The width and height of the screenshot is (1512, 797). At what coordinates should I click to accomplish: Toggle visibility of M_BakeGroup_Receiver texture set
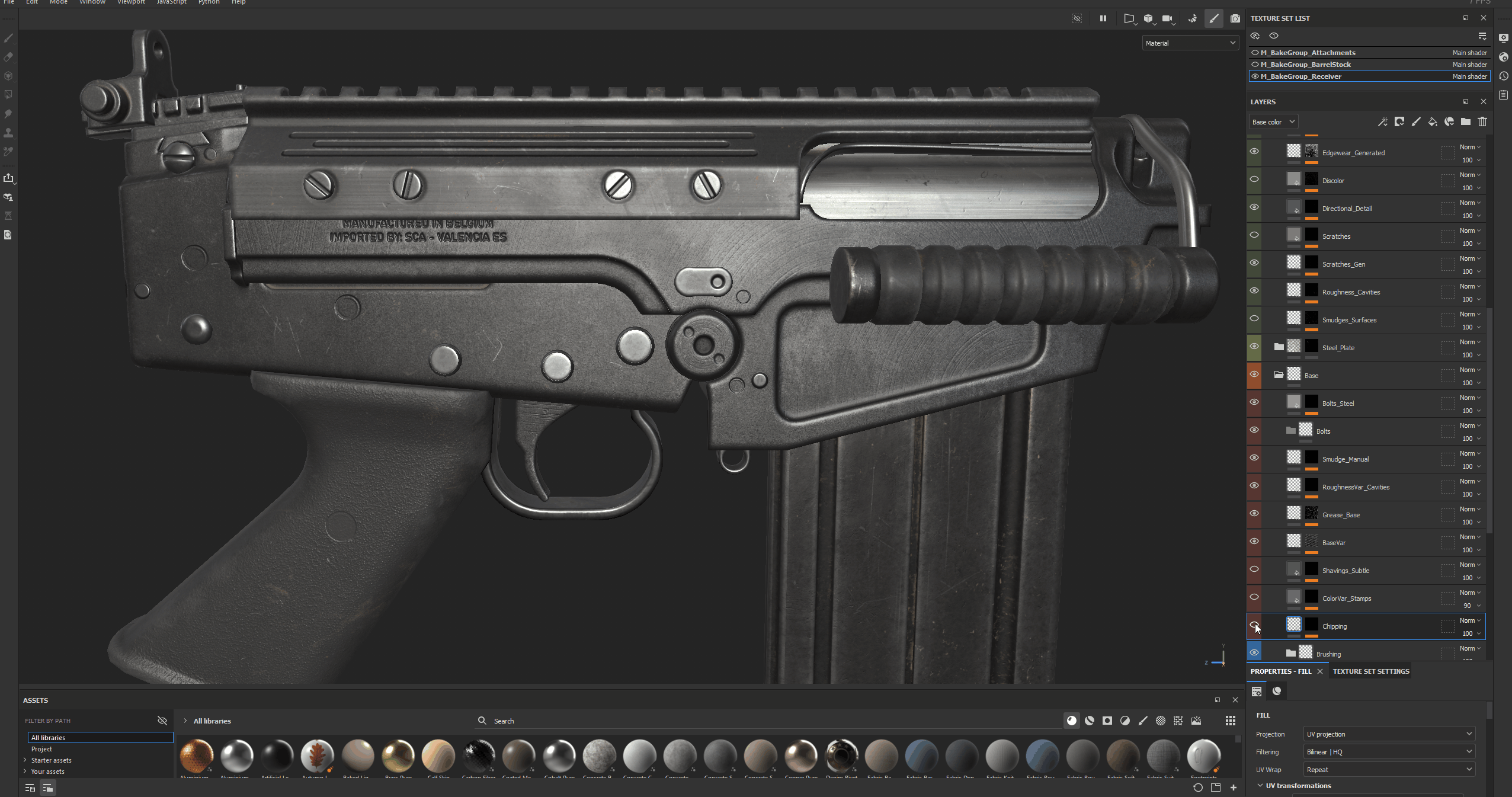1255,76
